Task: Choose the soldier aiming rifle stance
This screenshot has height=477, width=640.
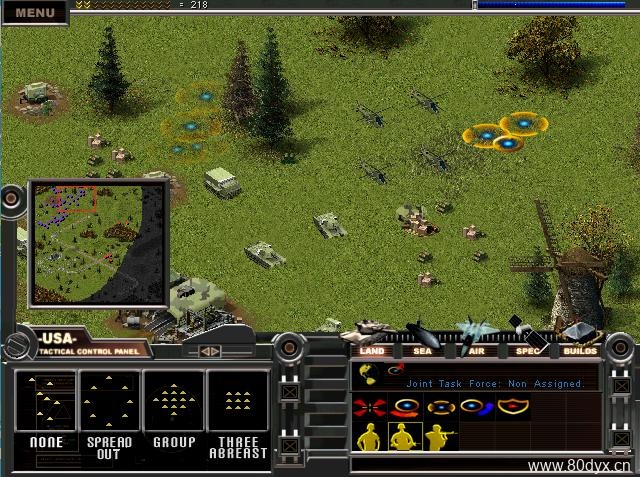Action: pyautogui.click(x=439, y=437)
